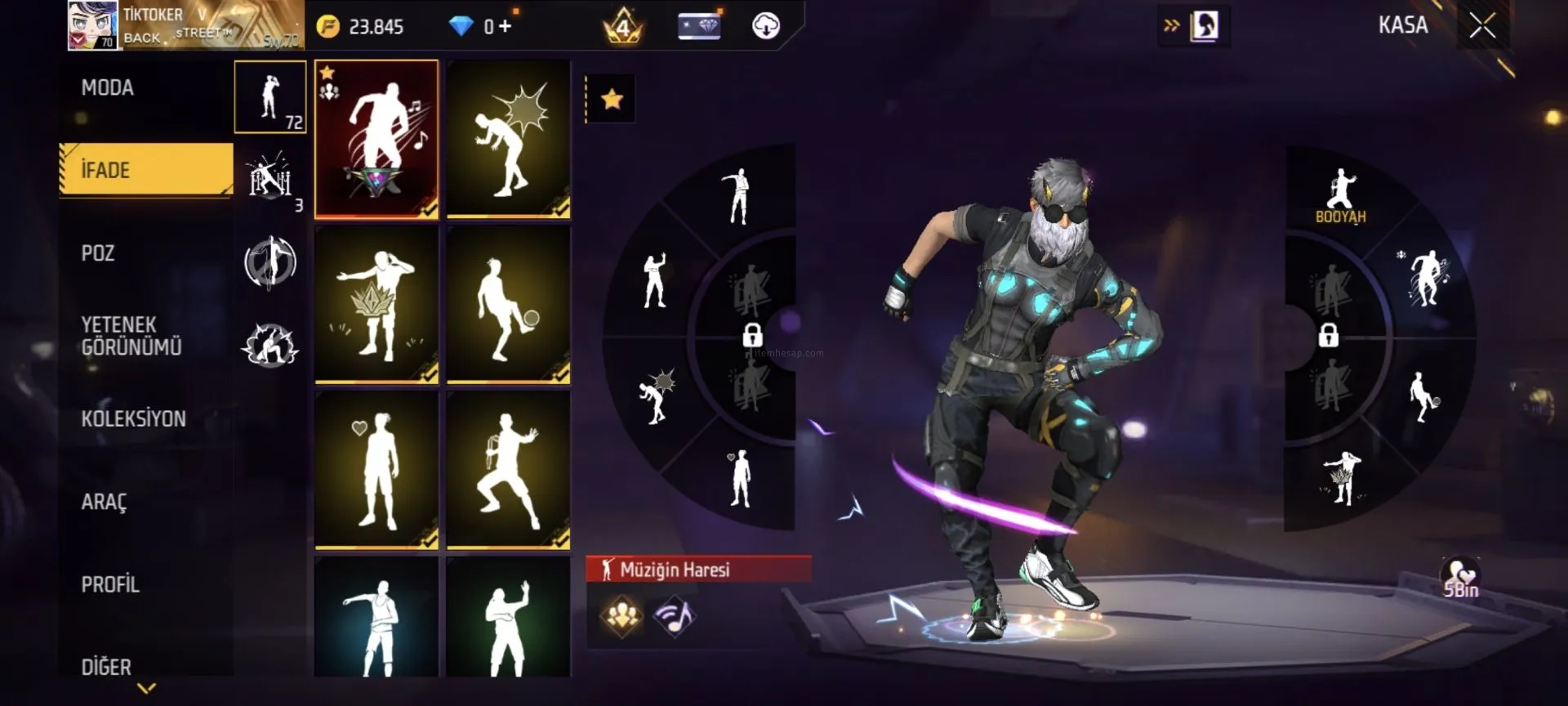Go to the KOLEKSİYON category
Screen dimensions: 1568x706
coord(133,419)
